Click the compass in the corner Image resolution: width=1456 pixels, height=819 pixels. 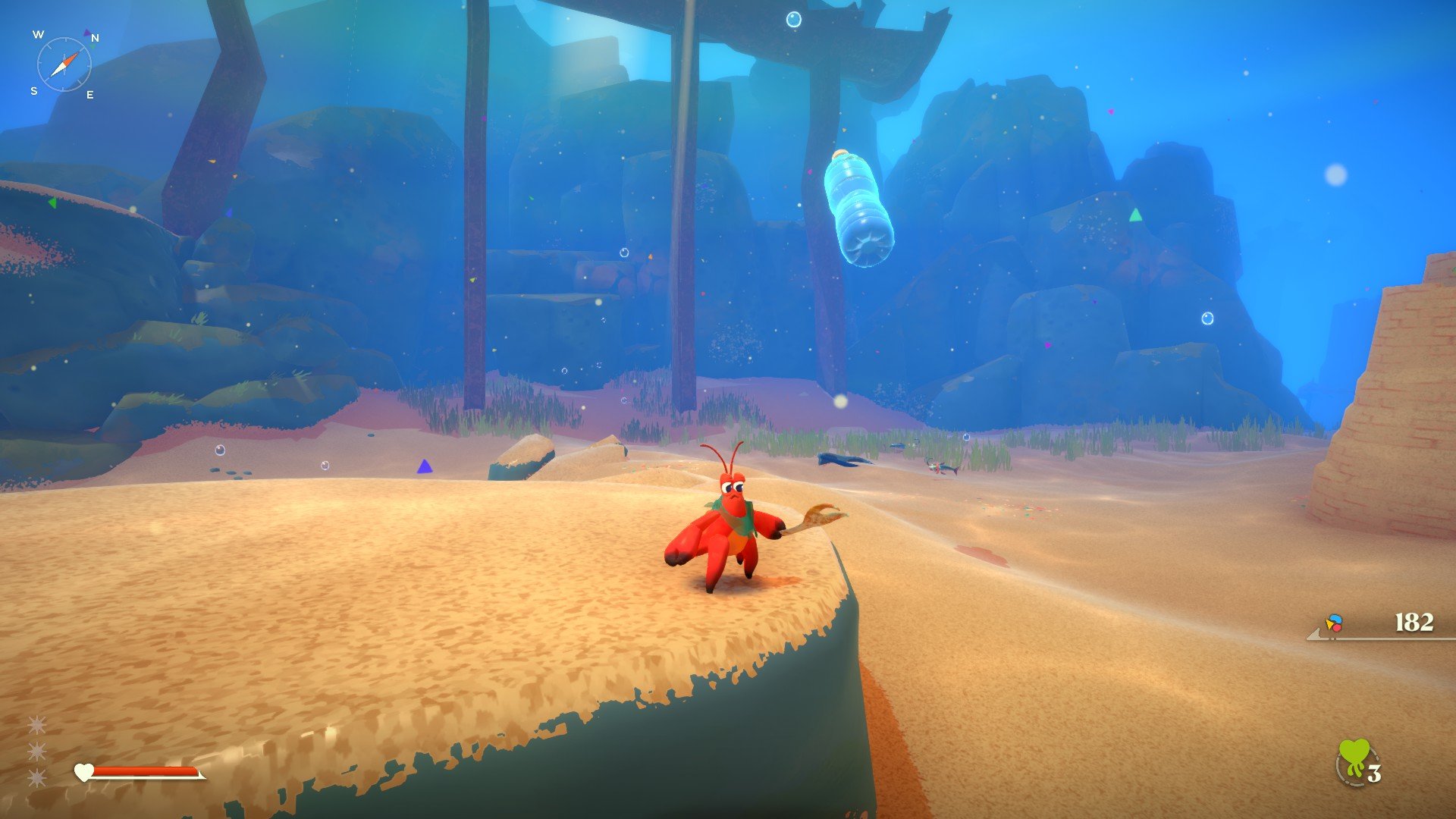(x=64, y=64)
